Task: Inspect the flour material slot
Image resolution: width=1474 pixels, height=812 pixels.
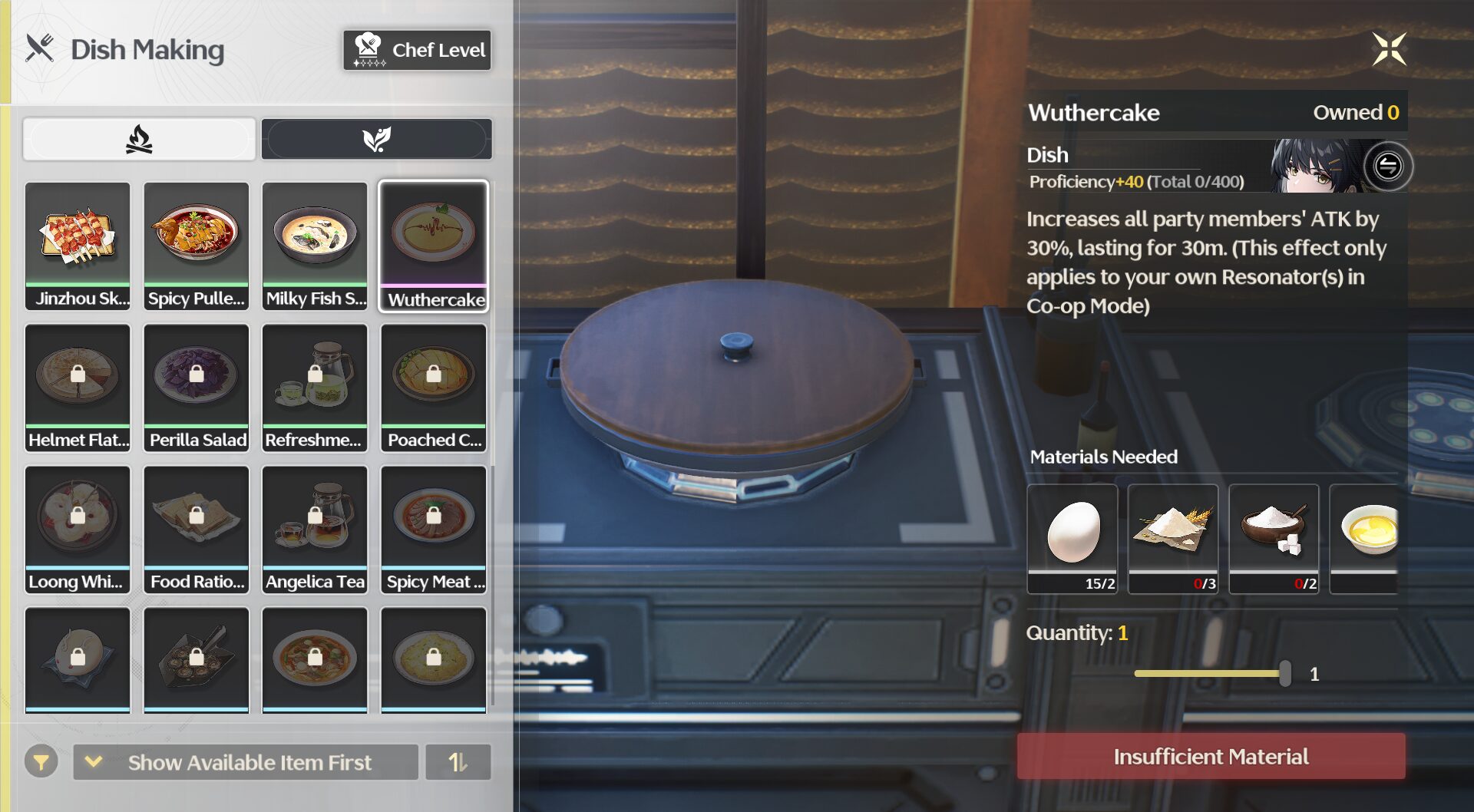Action: 1173,537
